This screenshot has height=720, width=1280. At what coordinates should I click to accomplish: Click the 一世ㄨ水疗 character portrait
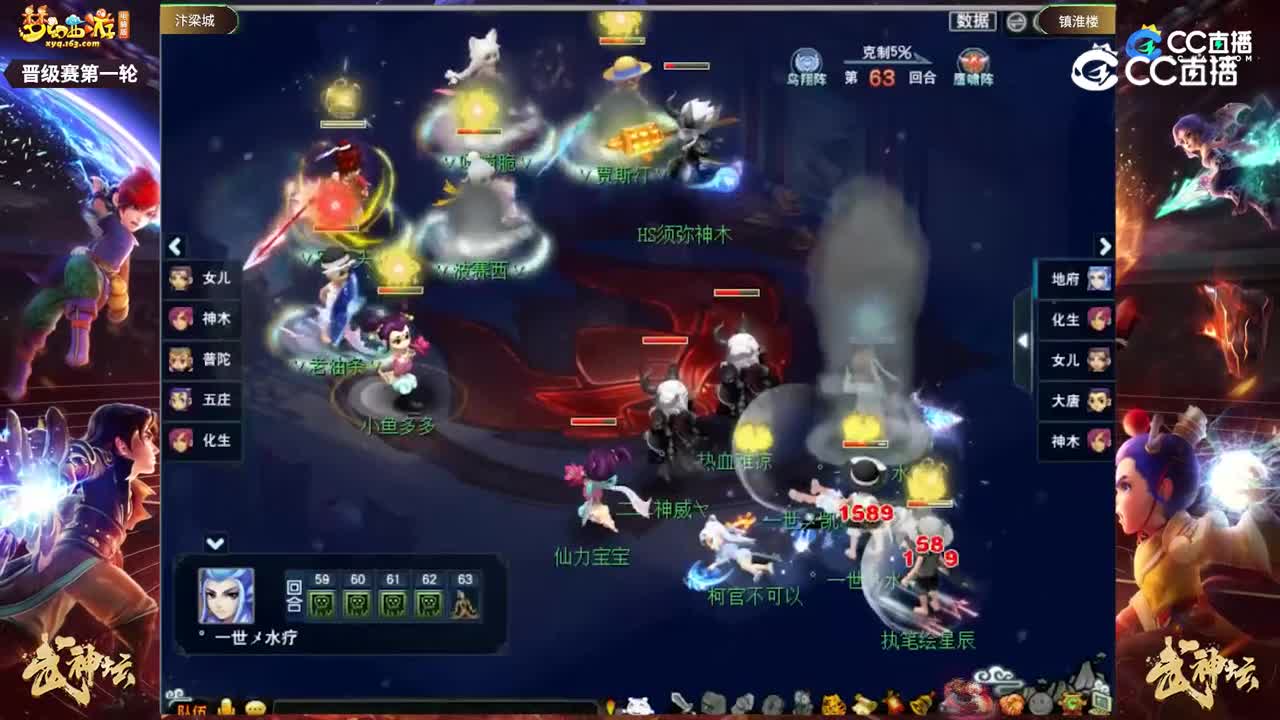(225, 595)
